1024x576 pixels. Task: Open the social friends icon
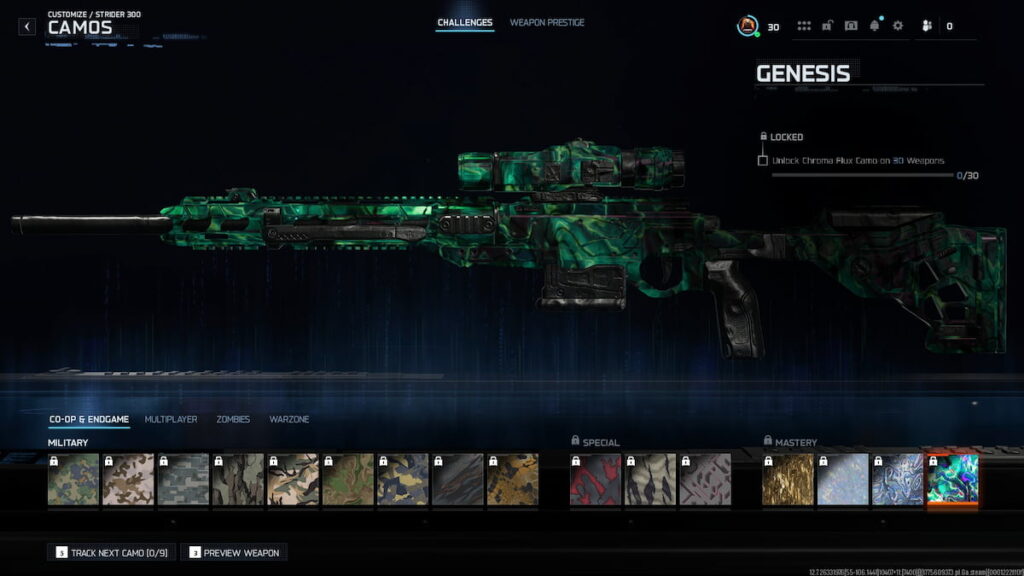(927, 26)
